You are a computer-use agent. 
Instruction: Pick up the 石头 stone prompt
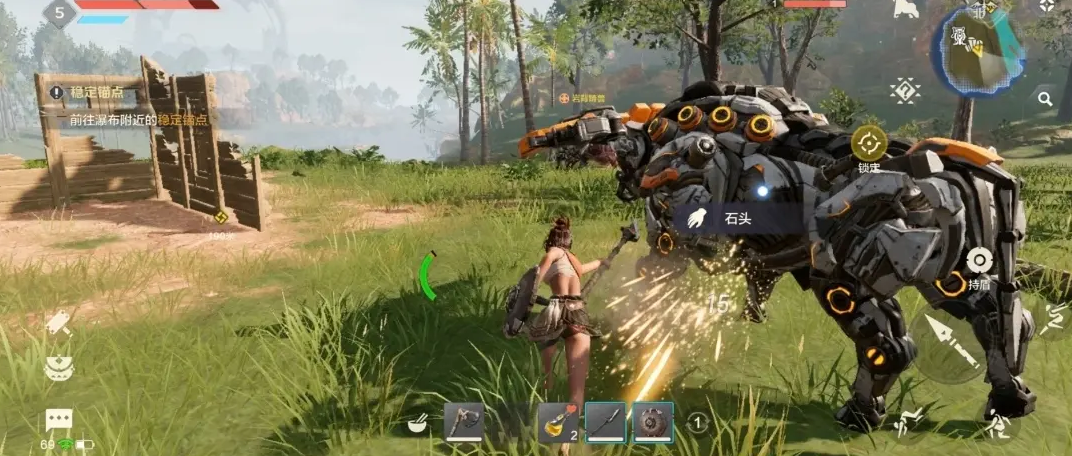coord(738,217)
